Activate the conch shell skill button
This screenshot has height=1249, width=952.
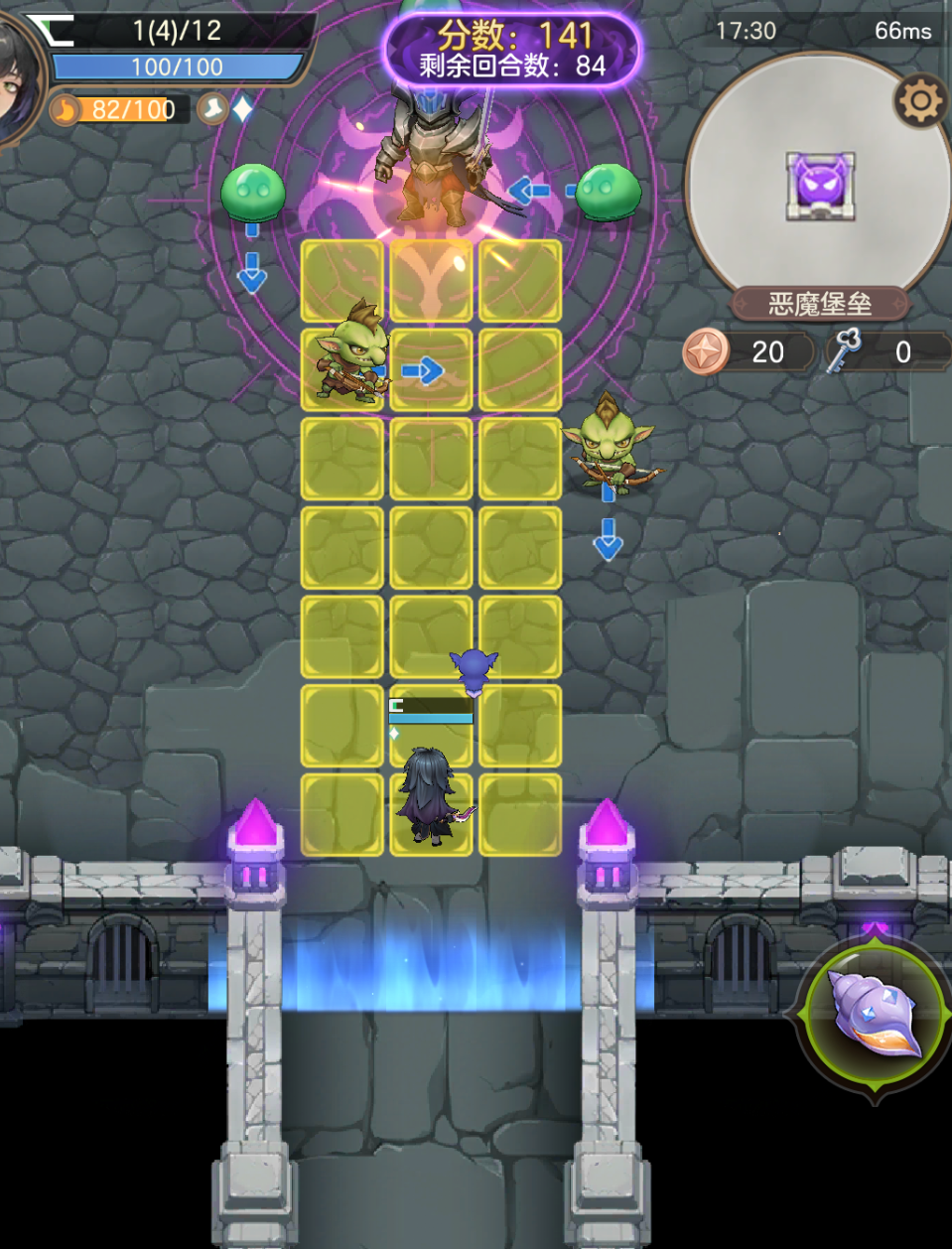(874, 1014)
